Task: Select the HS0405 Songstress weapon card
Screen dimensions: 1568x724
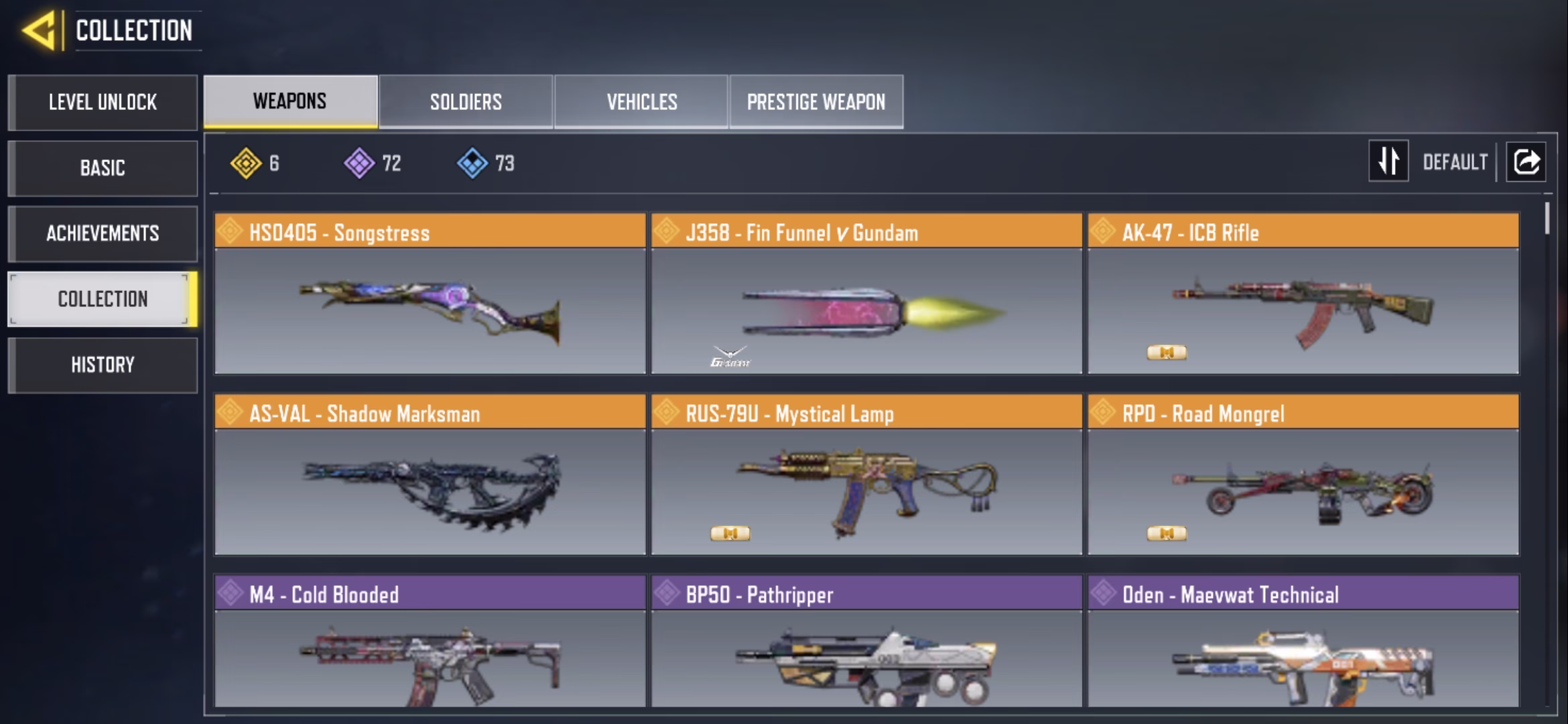Action: click(x=430, y=294)
